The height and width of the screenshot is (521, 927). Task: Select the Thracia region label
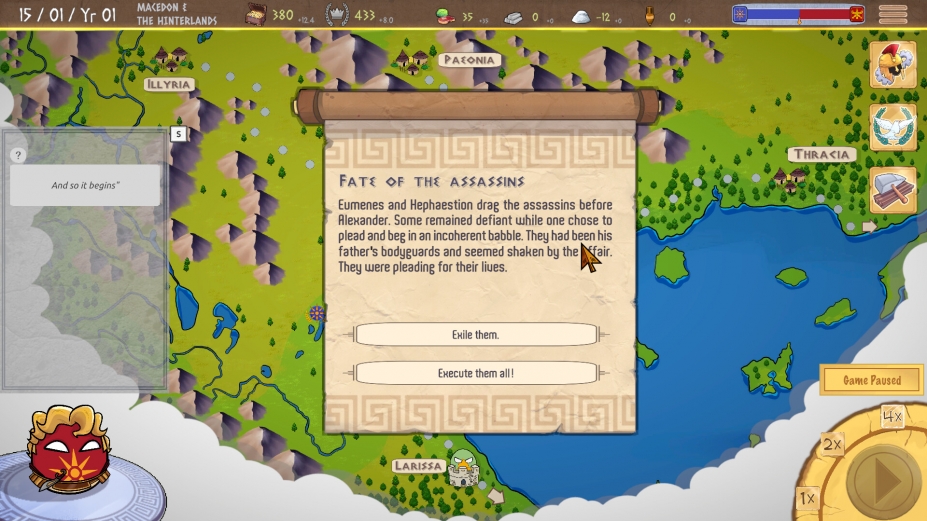822,155
